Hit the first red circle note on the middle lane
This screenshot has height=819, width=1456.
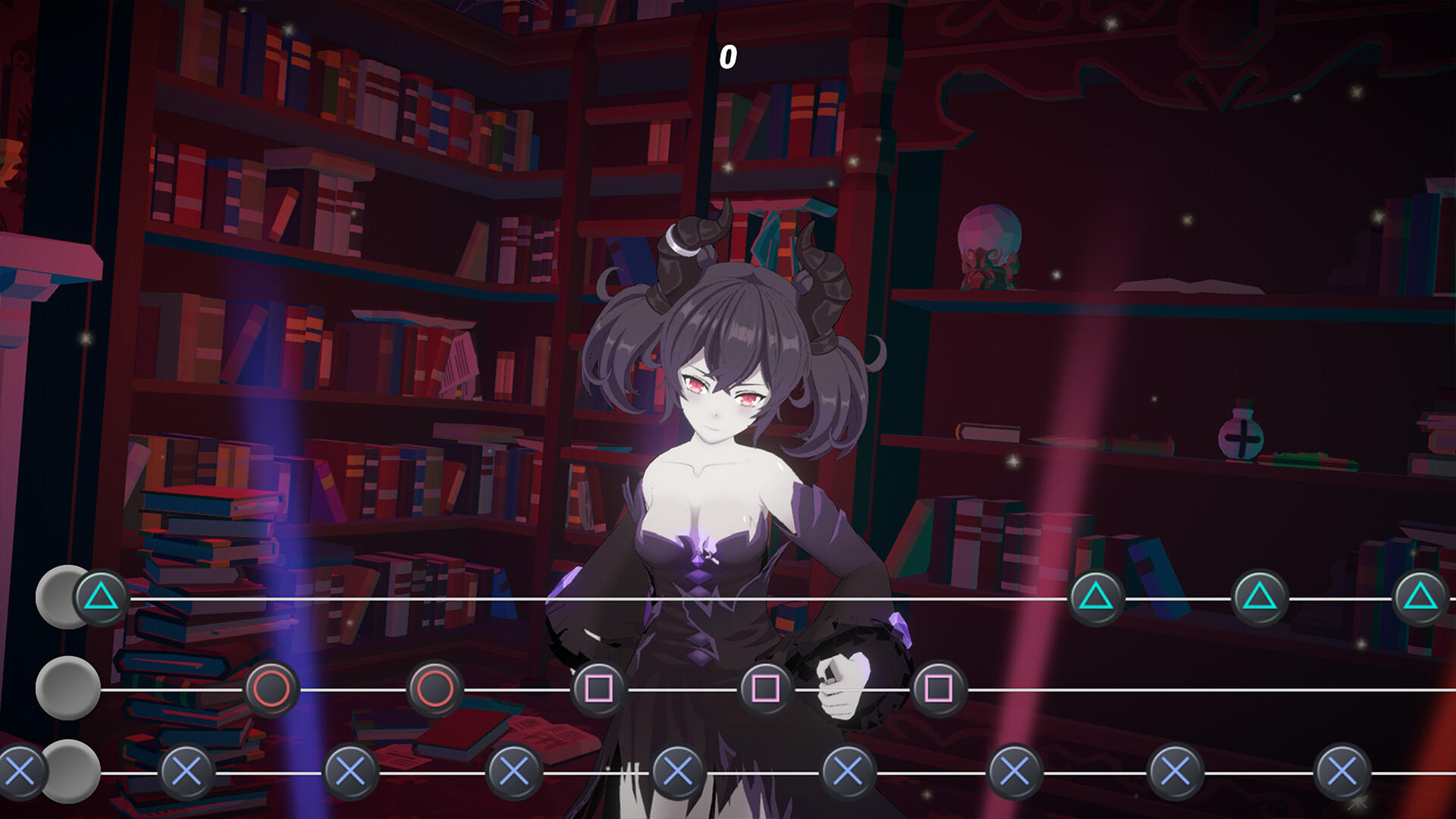pos(273,689)
